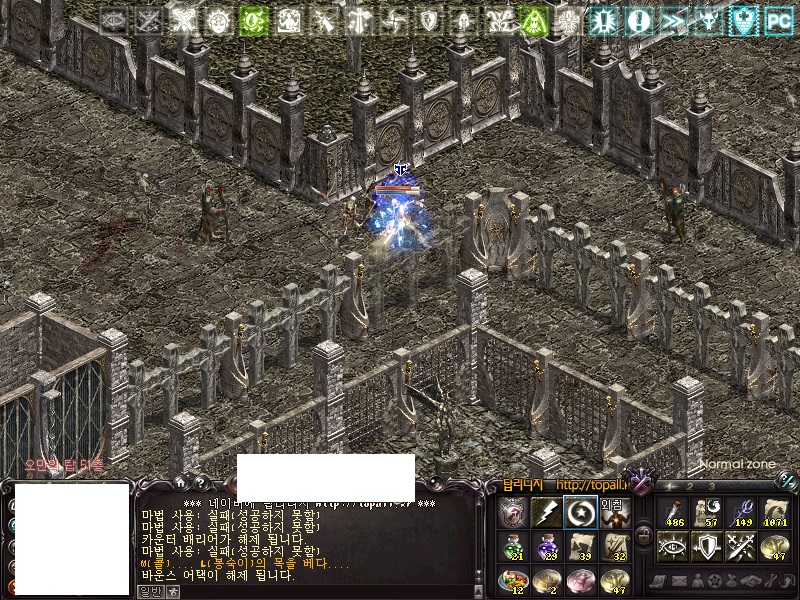Screen dimensions: 800x600
Task: Activate the eye skill on the hotbar
Action: [x=673, y=546]
